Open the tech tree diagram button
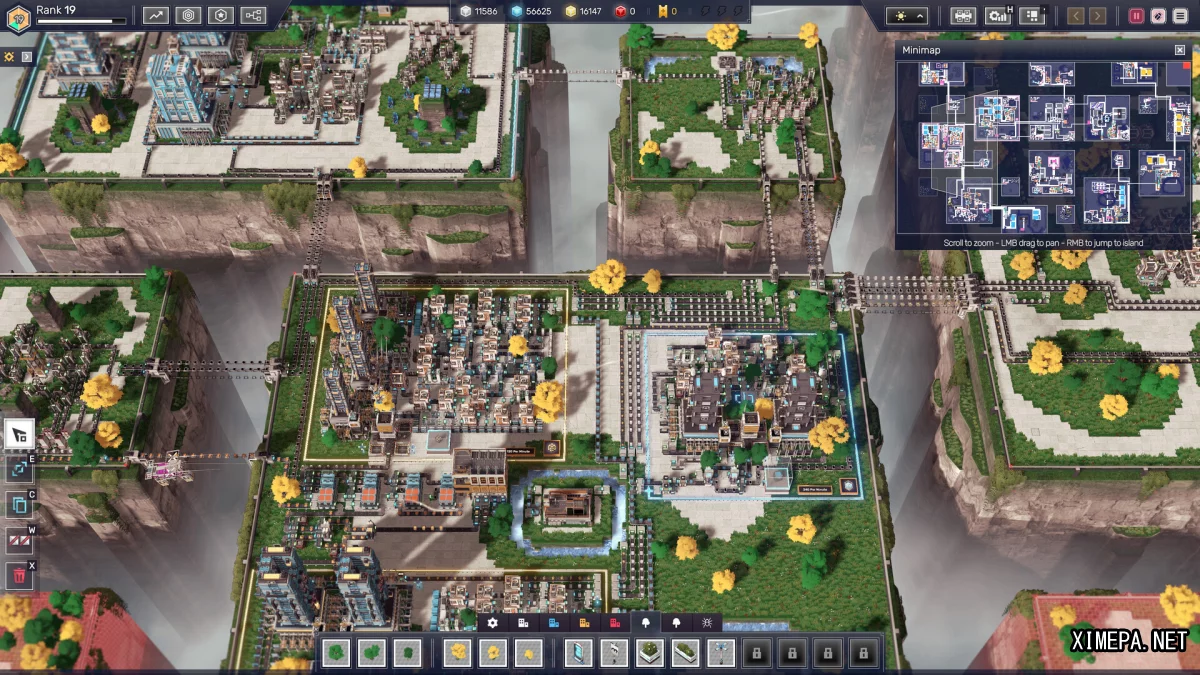Image resolution: width=1200 pixels, height=675 pixels. pyautogui.click(x=253, y=15)
